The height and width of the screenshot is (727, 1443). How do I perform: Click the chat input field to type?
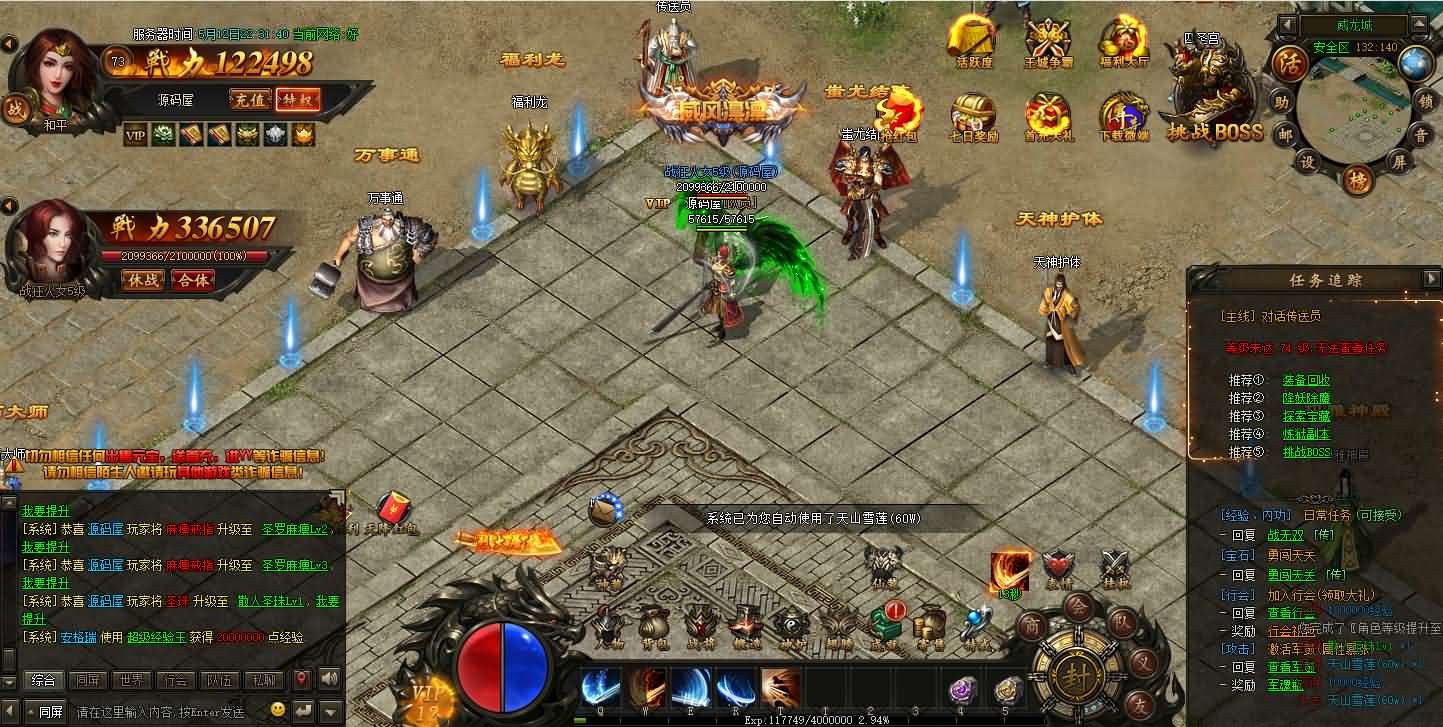160,709
